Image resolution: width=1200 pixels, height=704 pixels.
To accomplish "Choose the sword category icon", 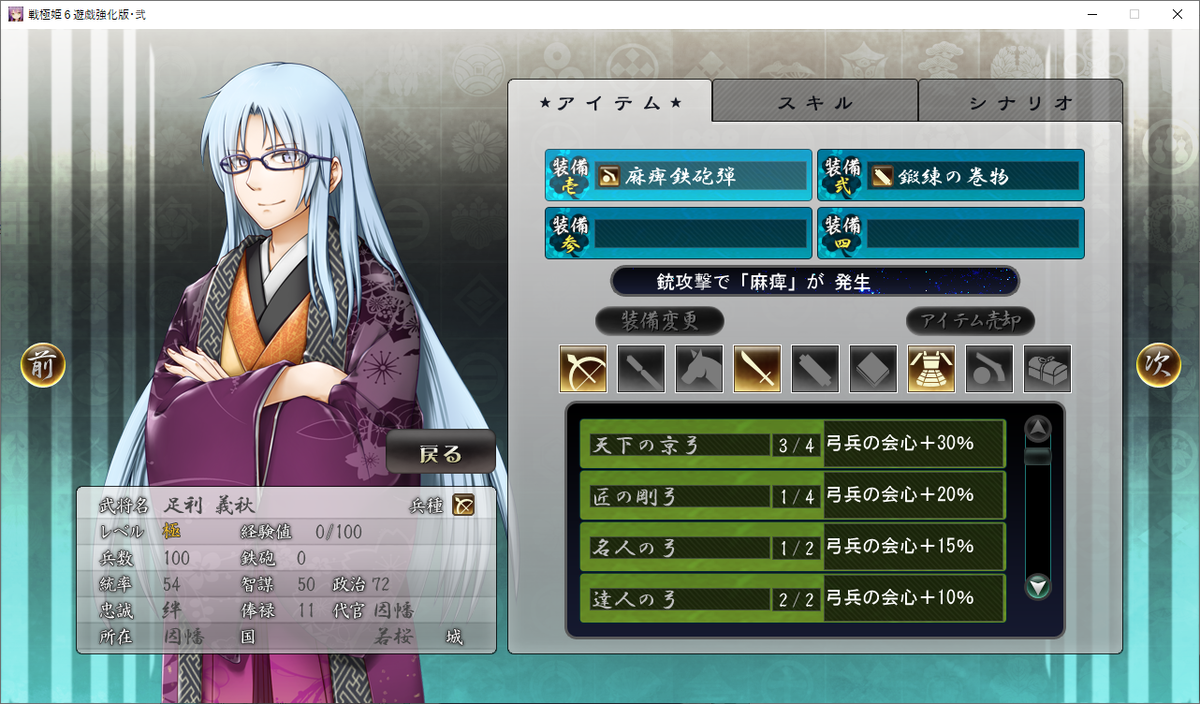I will (x=757, y=369).
